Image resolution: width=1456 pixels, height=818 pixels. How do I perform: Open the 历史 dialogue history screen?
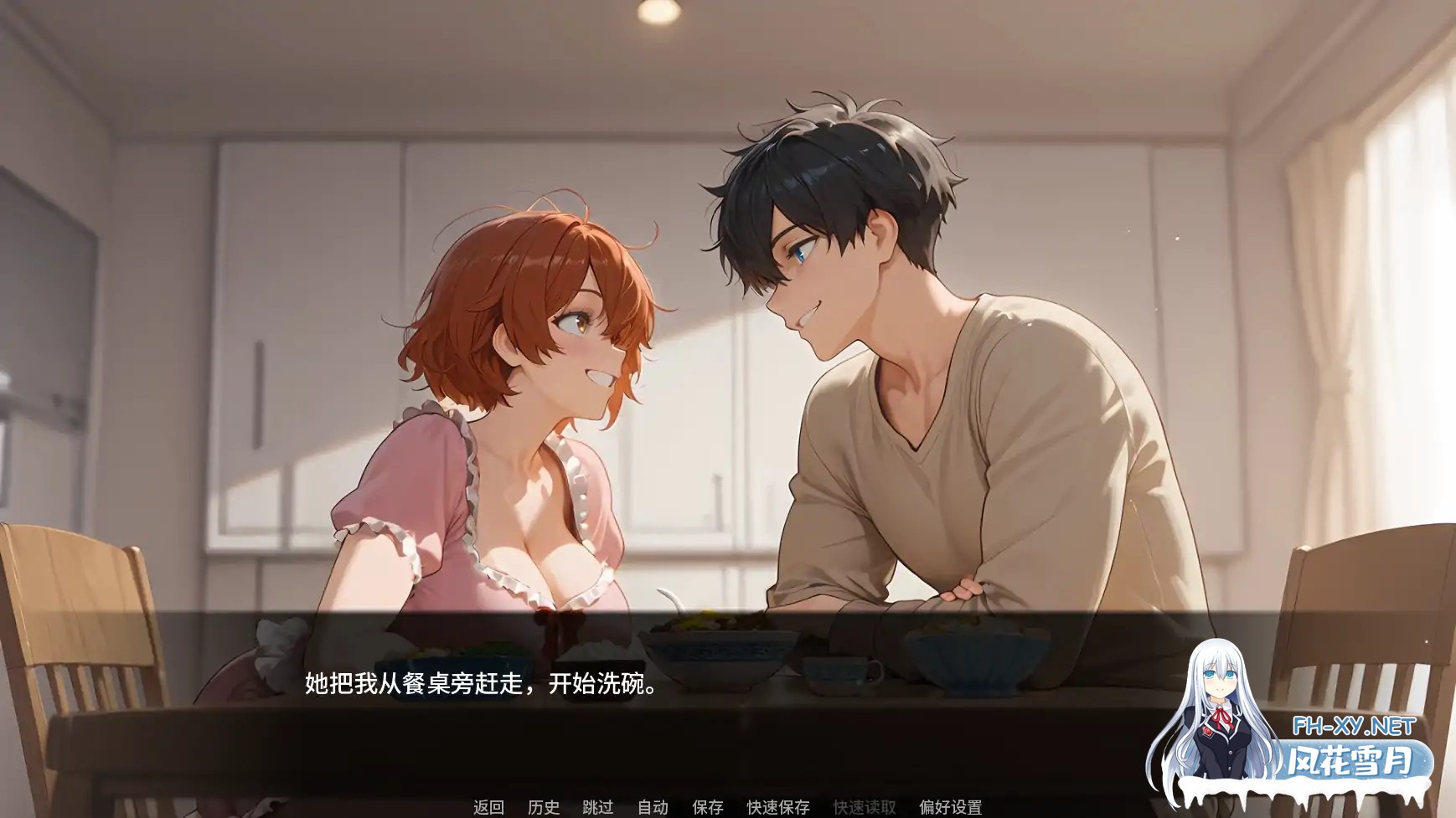click(545, 809)
